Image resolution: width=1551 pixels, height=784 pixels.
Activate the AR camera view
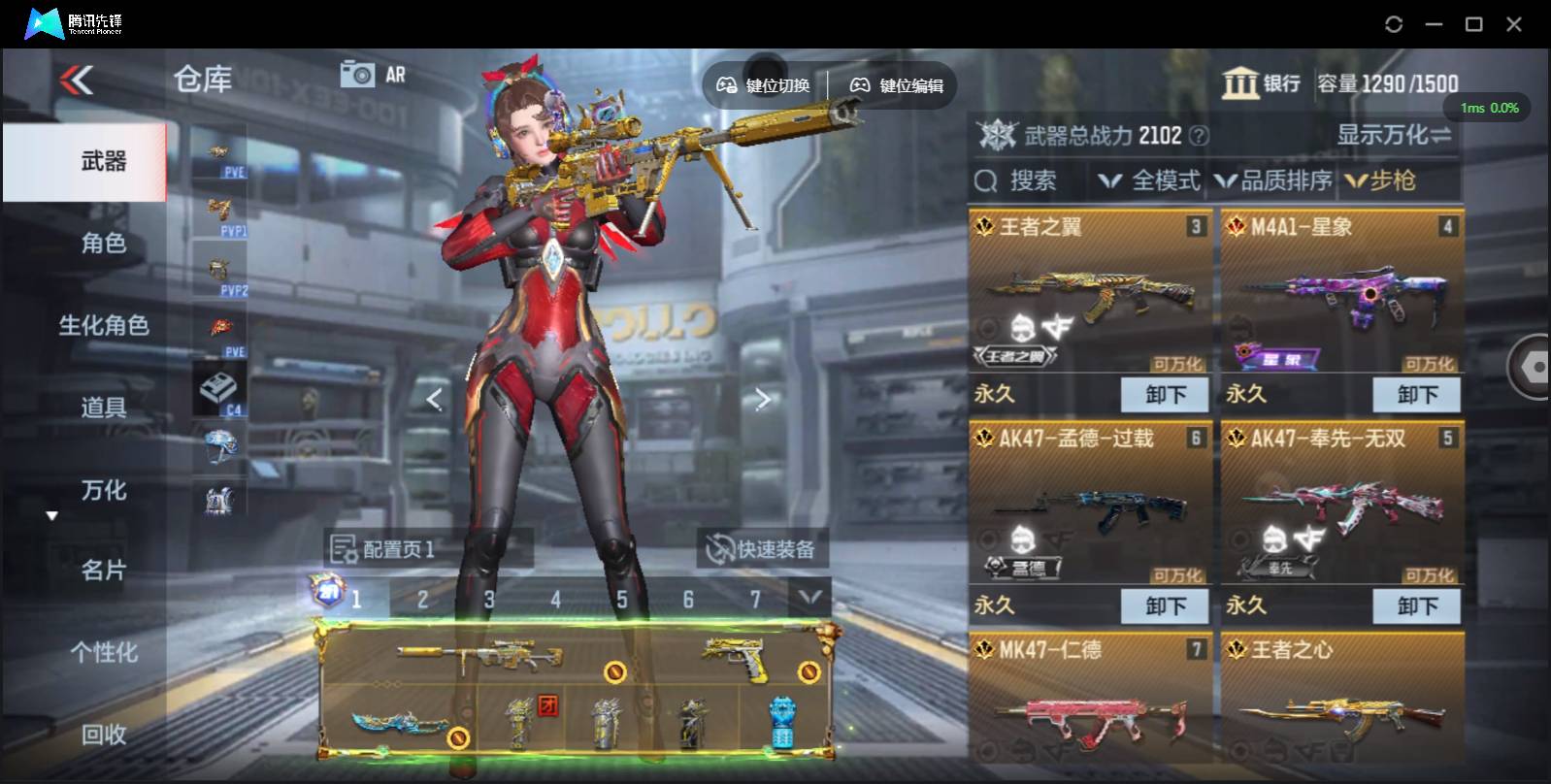[372, 75]
